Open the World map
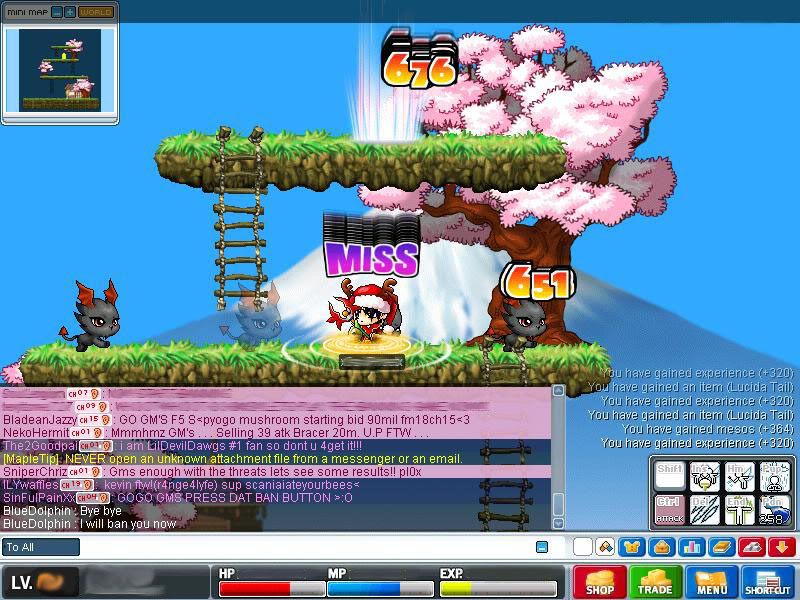 pyautogui.click(x=96, y=12)
